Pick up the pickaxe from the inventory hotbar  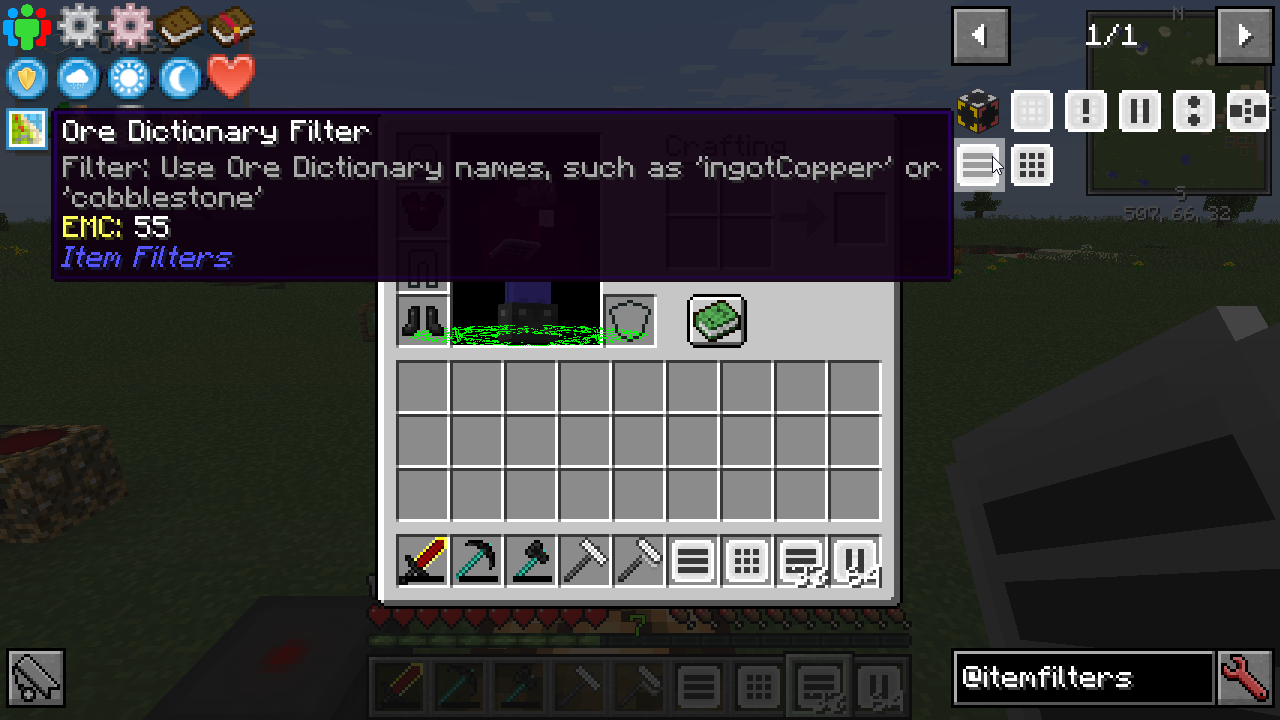477,561
